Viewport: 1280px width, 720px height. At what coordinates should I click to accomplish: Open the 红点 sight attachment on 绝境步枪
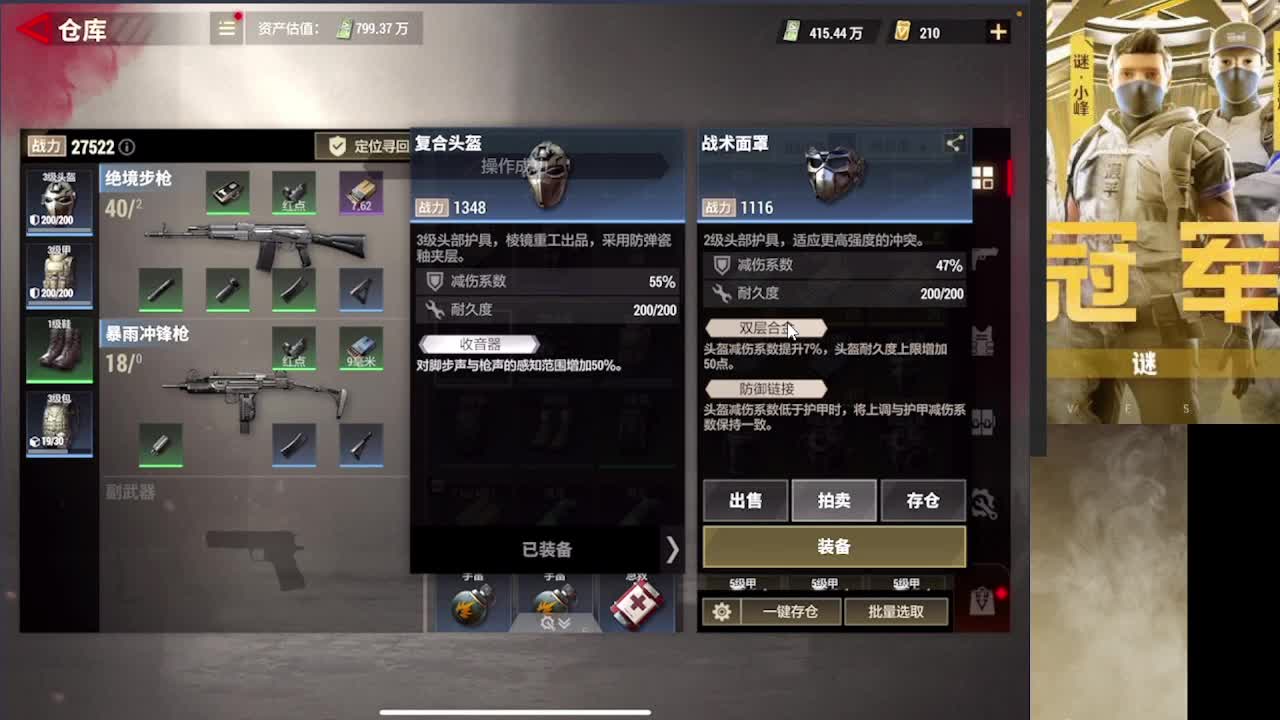point(293,192)
